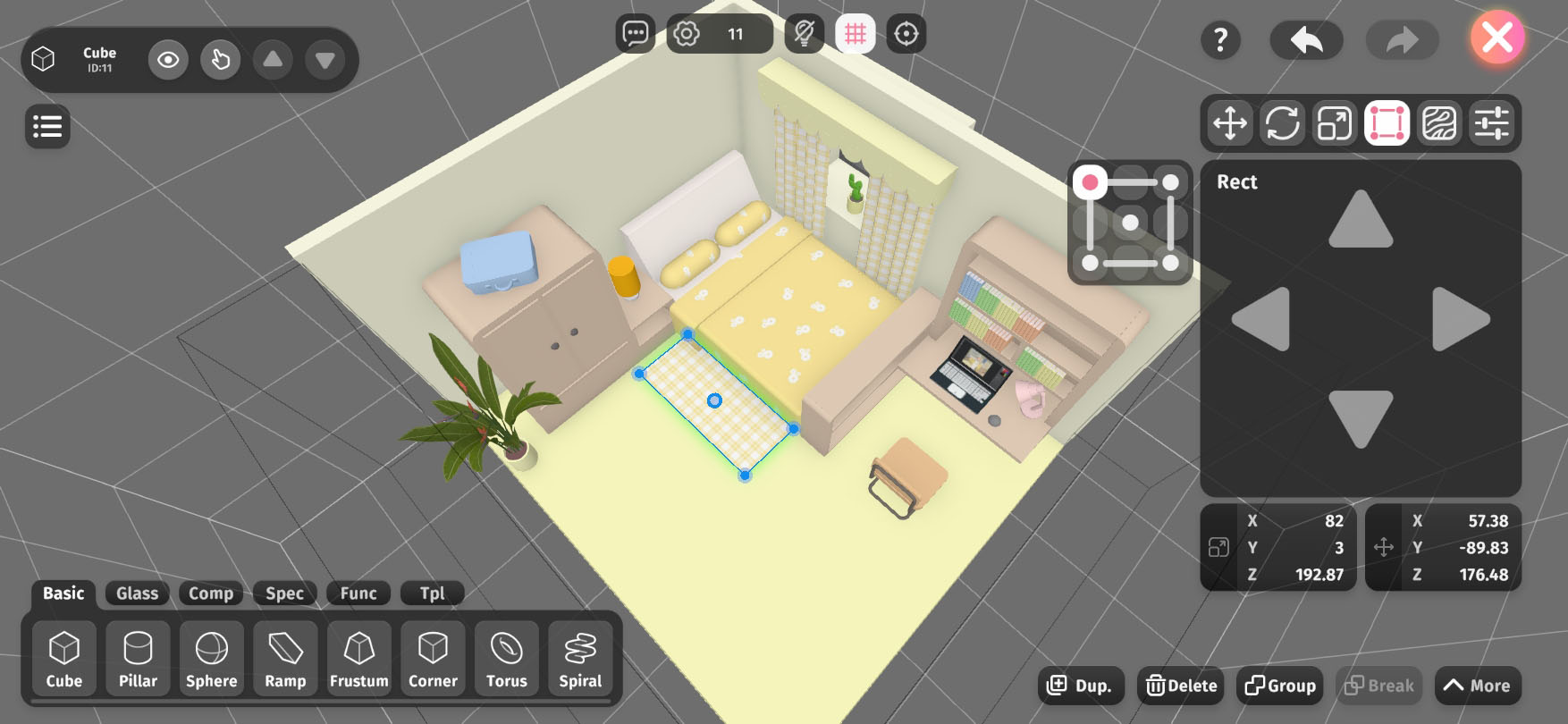Add a Torus shape
This screenshot has height=724, width=1568.
click(507, 659)
